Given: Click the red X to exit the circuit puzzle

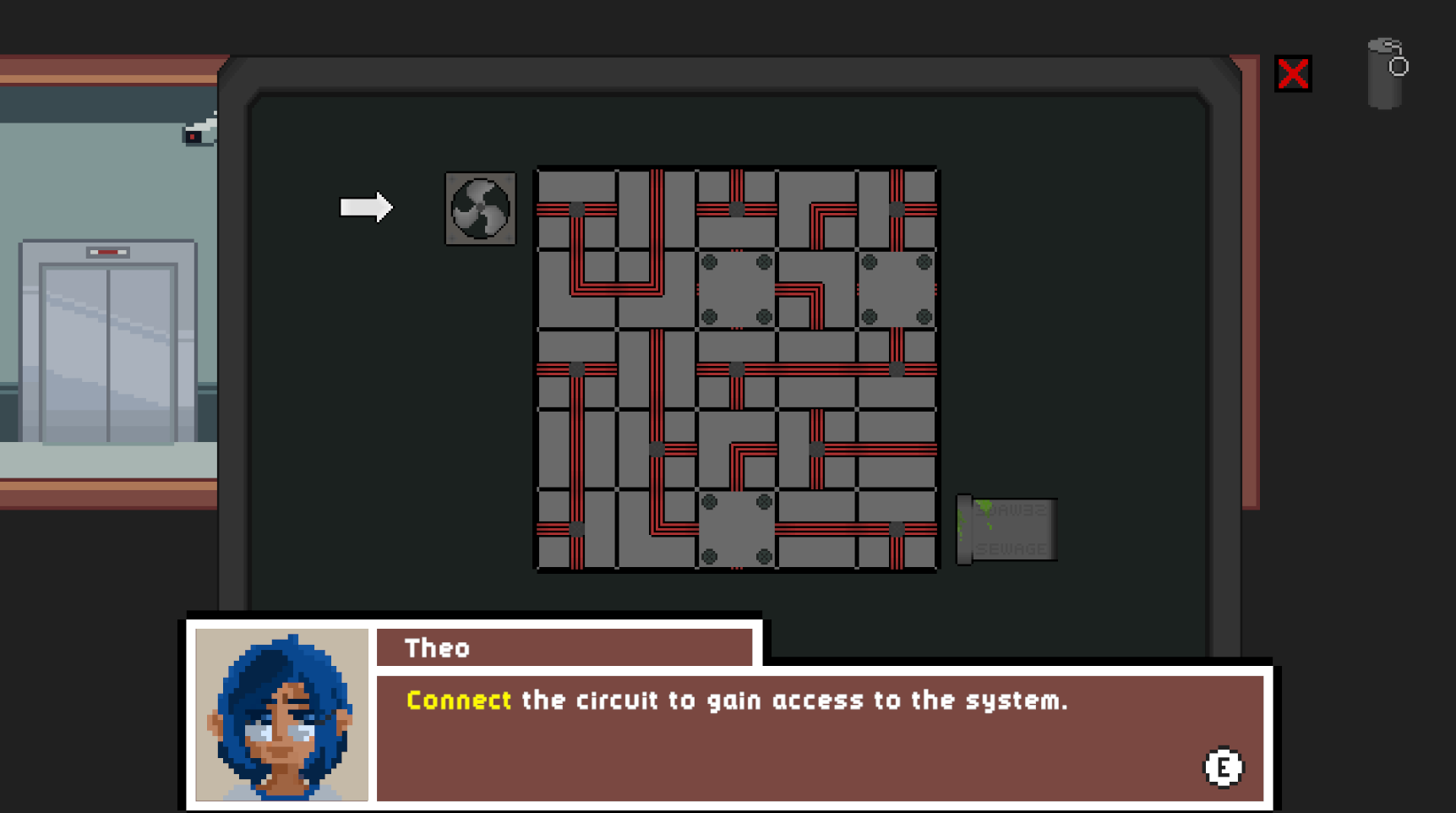Looking at the screenshot, I should 1294,74.
